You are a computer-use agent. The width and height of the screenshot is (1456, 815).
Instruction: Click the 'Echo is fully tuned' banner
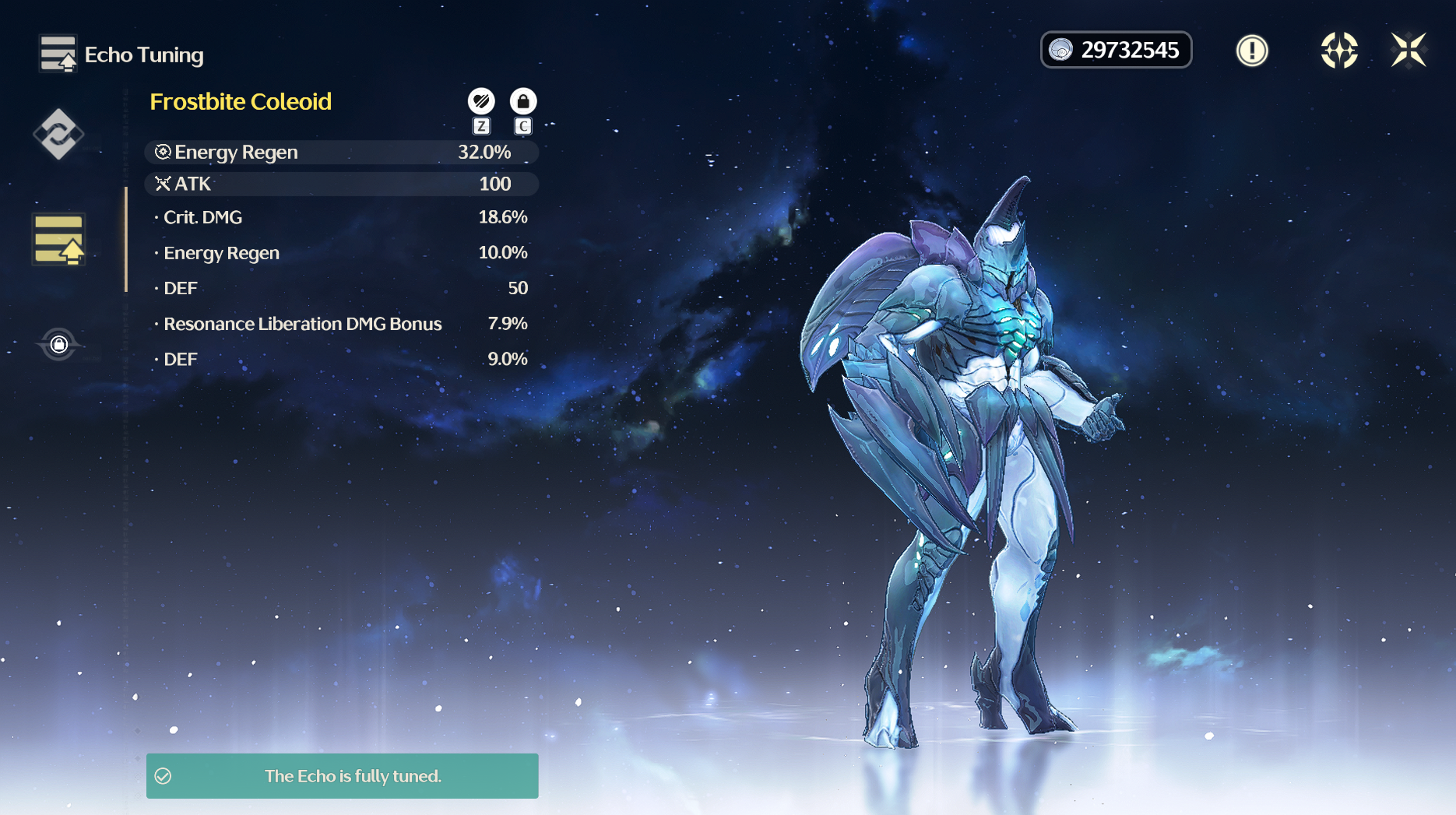pos(342,775)
